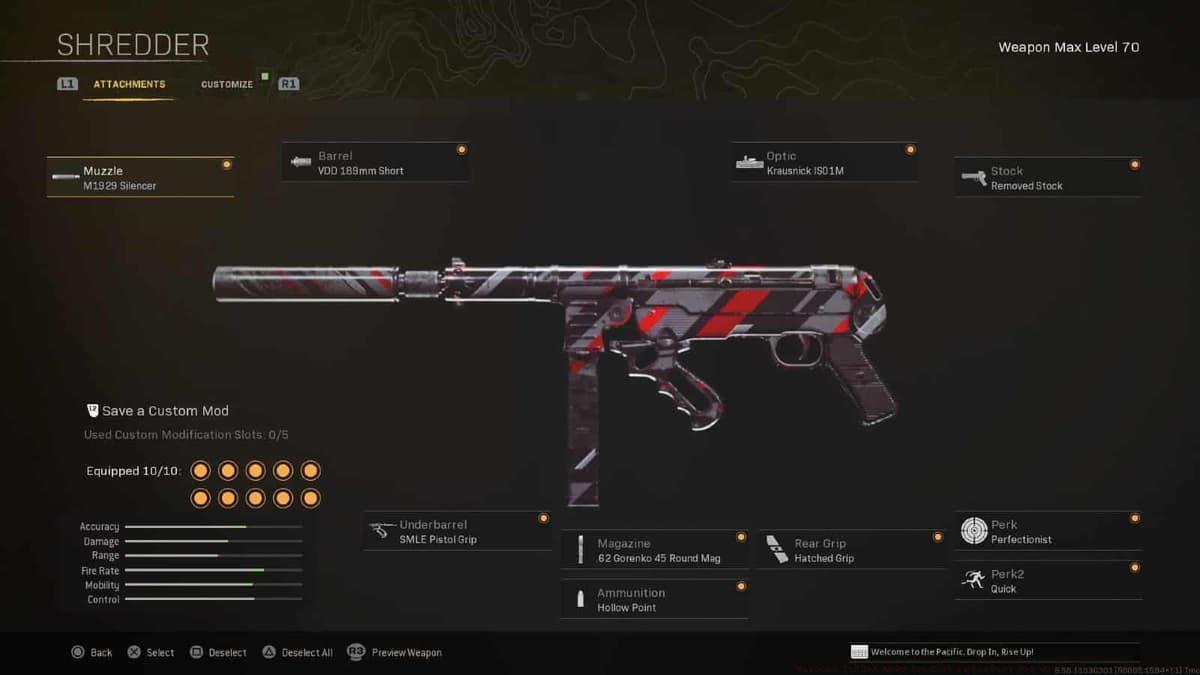Select the Magazine 45 Round Mag slot
1200x675 pixels.
point(654,551)
